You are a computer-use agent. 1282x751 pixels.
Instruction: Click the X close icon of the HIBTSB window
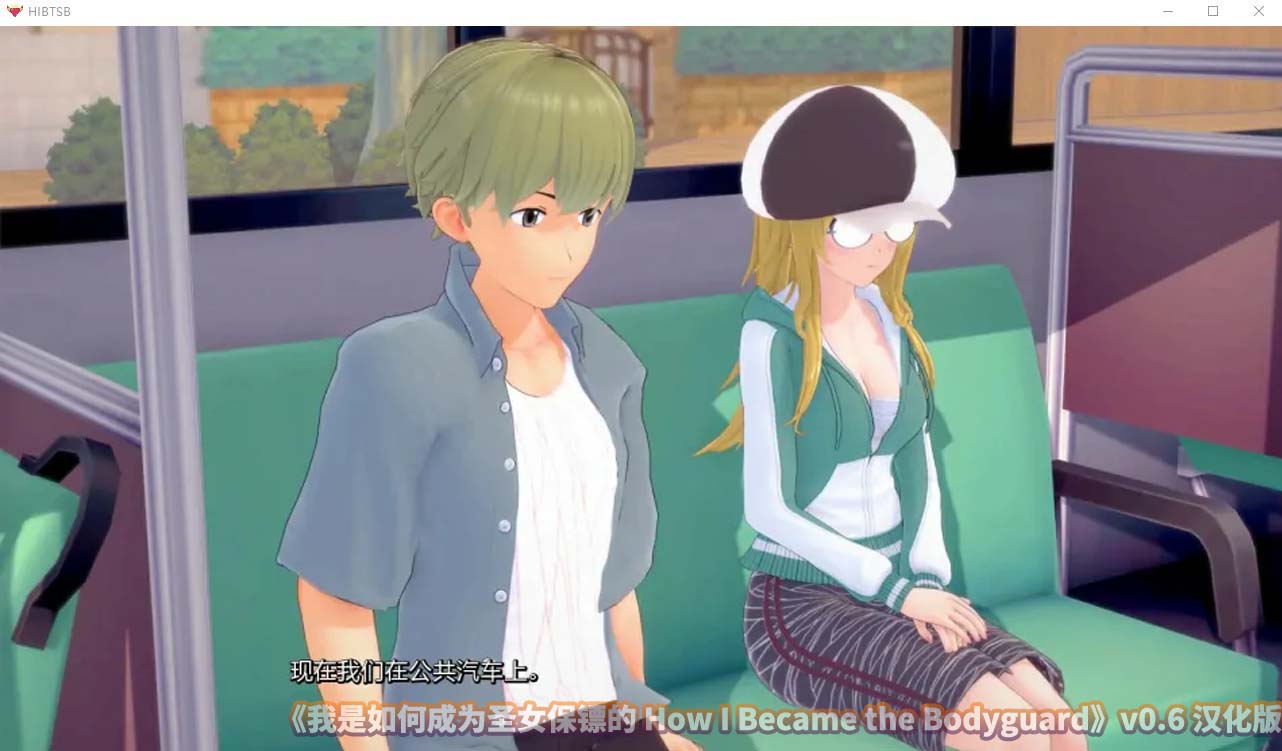point(1258,12)
